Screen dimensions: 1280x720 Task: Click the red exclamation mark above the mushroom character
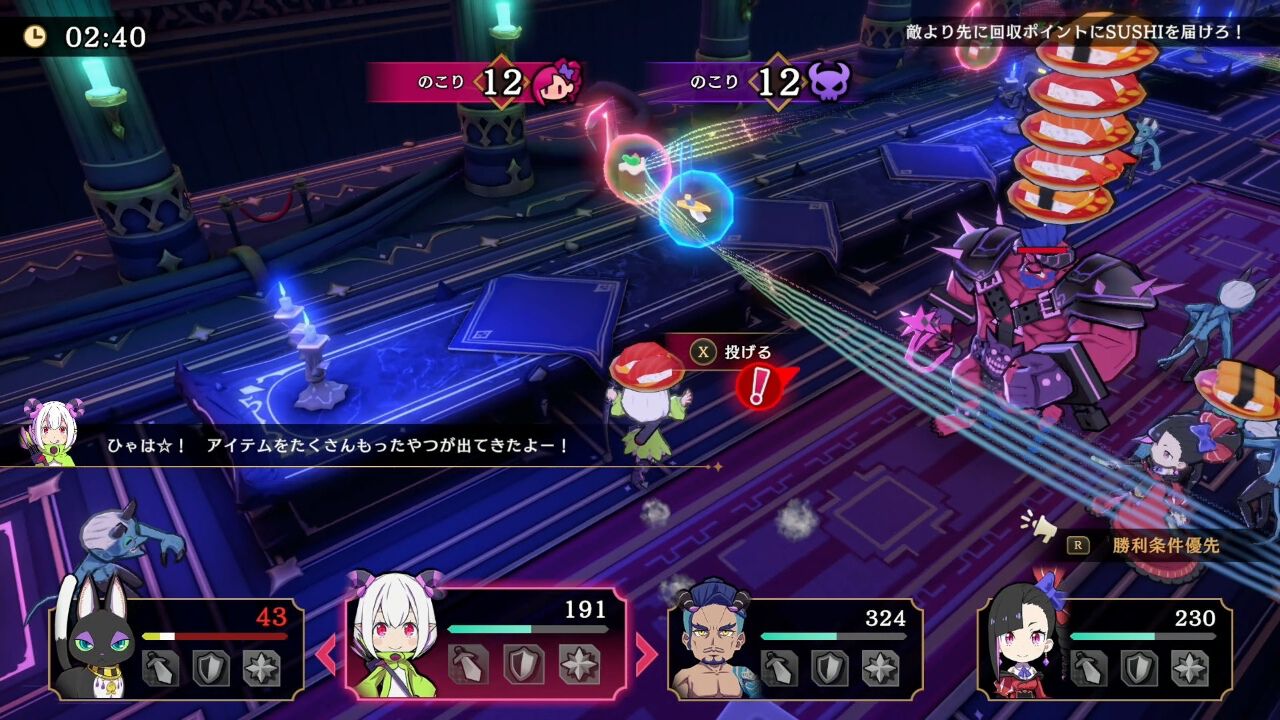[757, 386]
